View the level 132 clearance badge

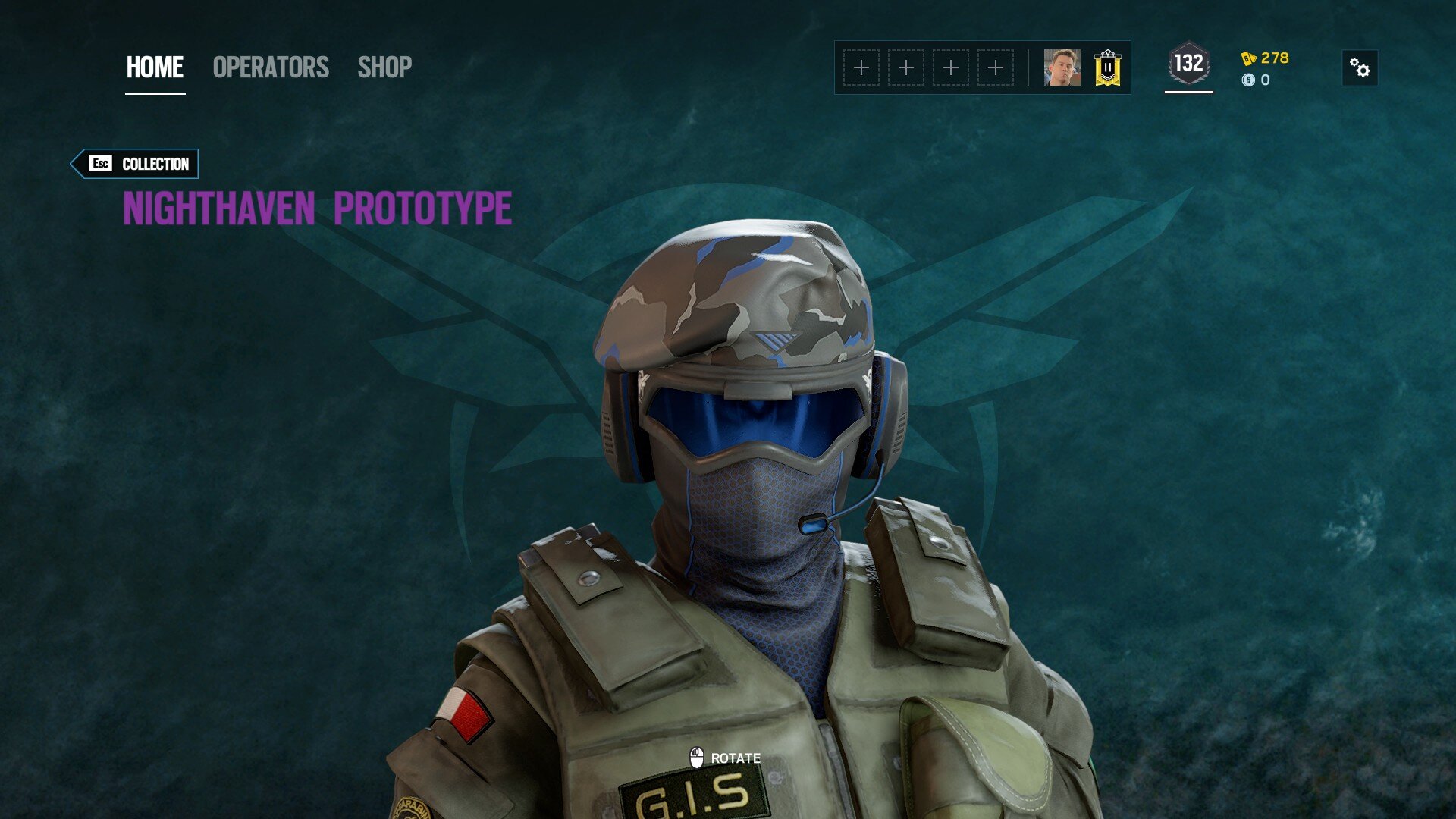(x=1188, y=64)
